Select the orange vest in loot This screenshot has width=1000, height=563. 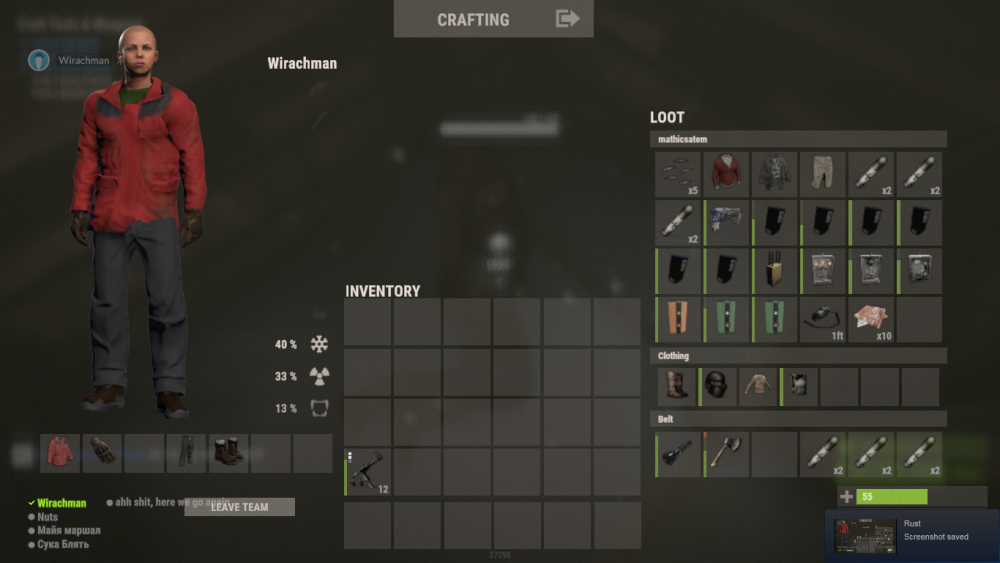(x=678, y=320)
